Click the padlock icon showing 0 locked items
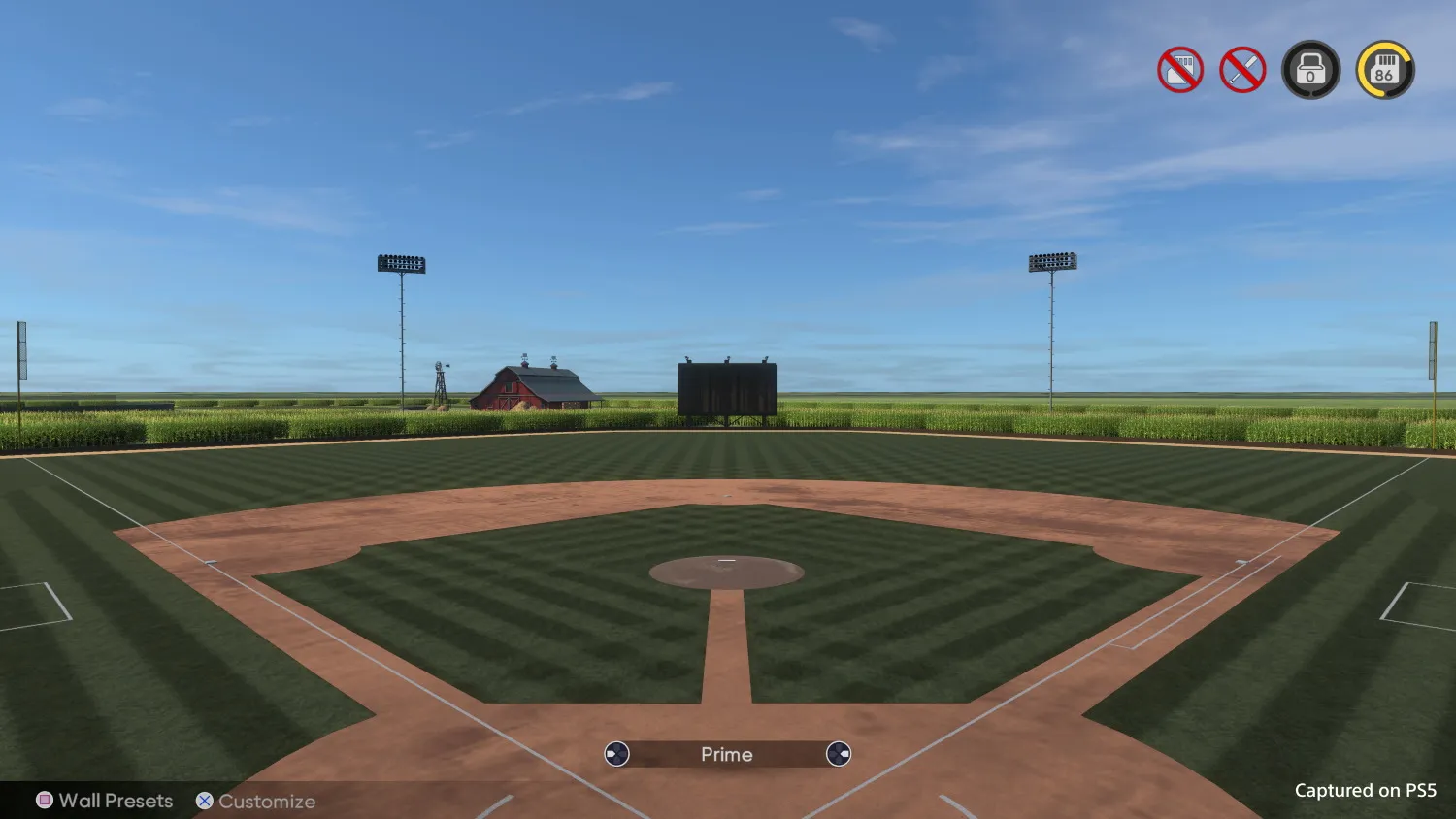 coord(1311,69)
